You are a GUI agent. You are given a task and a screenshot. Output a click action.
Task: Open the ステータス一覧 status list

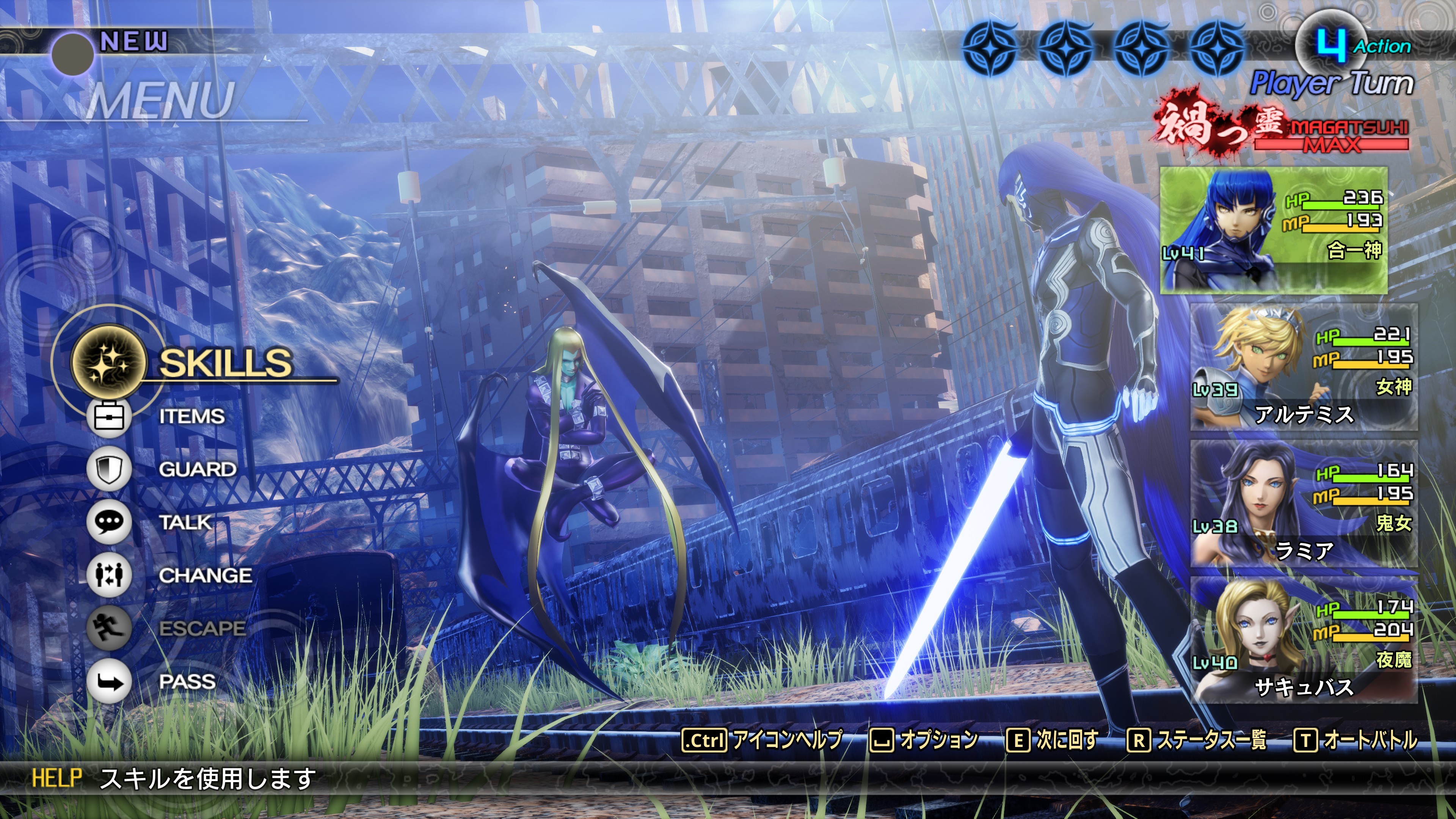tap(1197, 740)
